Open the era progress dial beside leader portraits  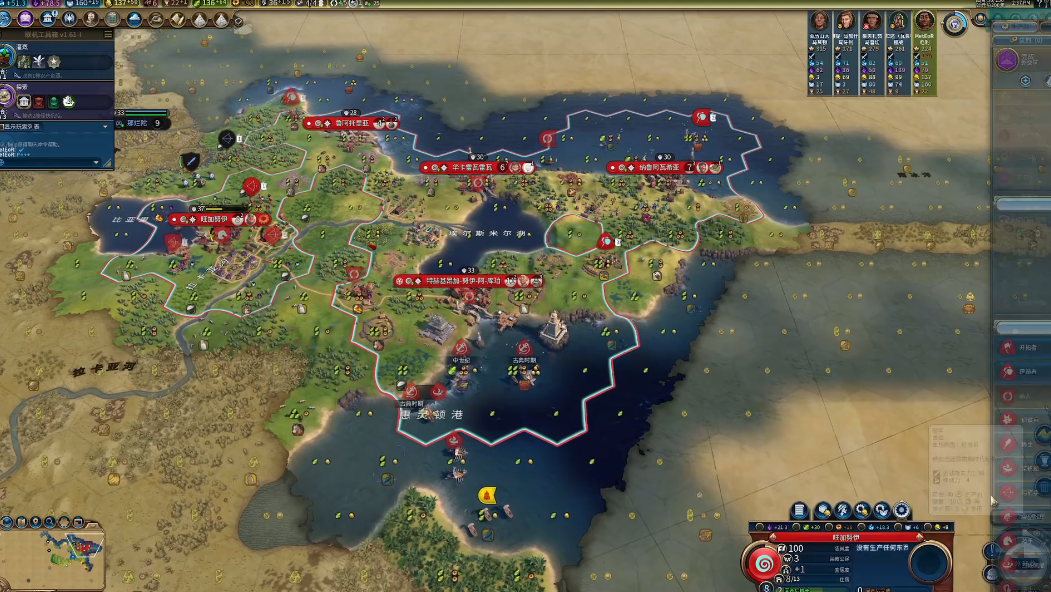click(956, 24)
